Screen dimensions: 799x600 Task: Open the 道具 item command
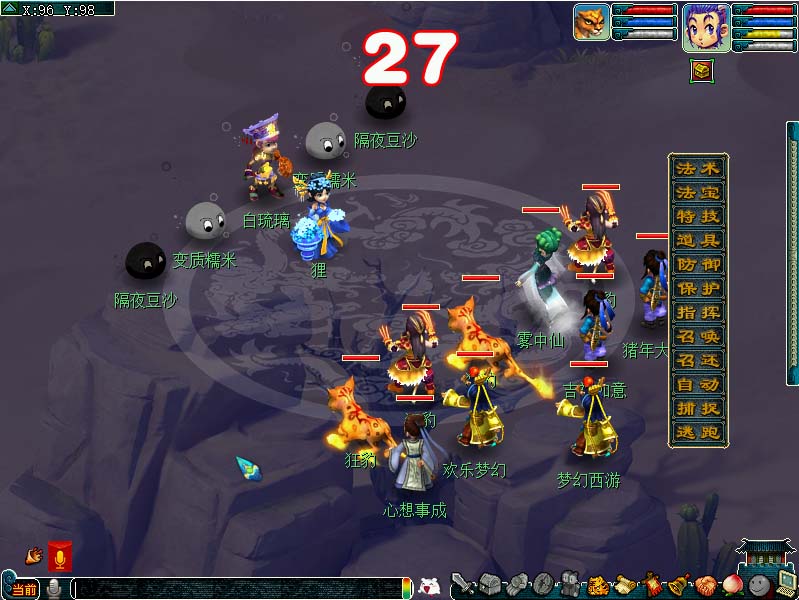(697, 240)
